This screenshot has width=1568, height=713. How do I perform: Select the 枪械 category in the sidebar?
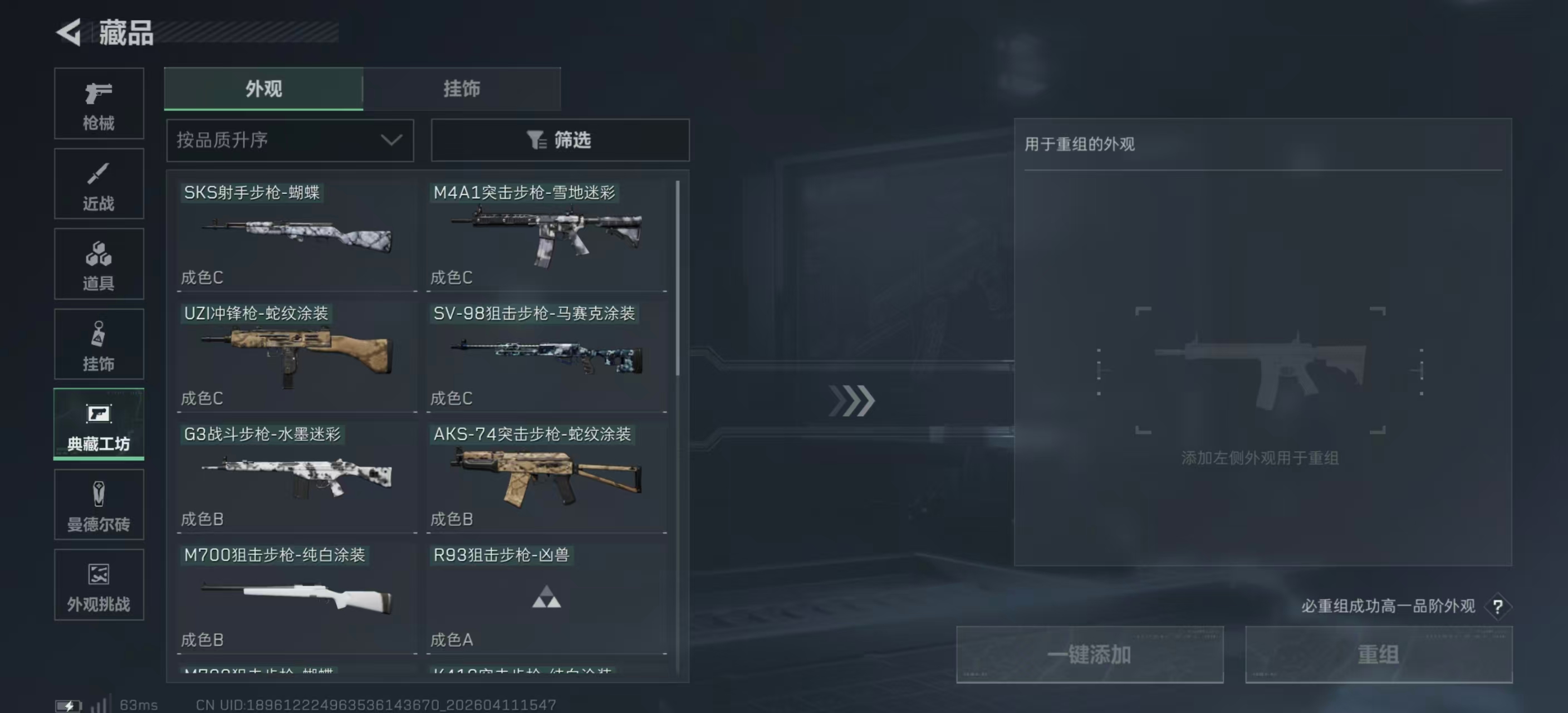[x=99, y=104]
